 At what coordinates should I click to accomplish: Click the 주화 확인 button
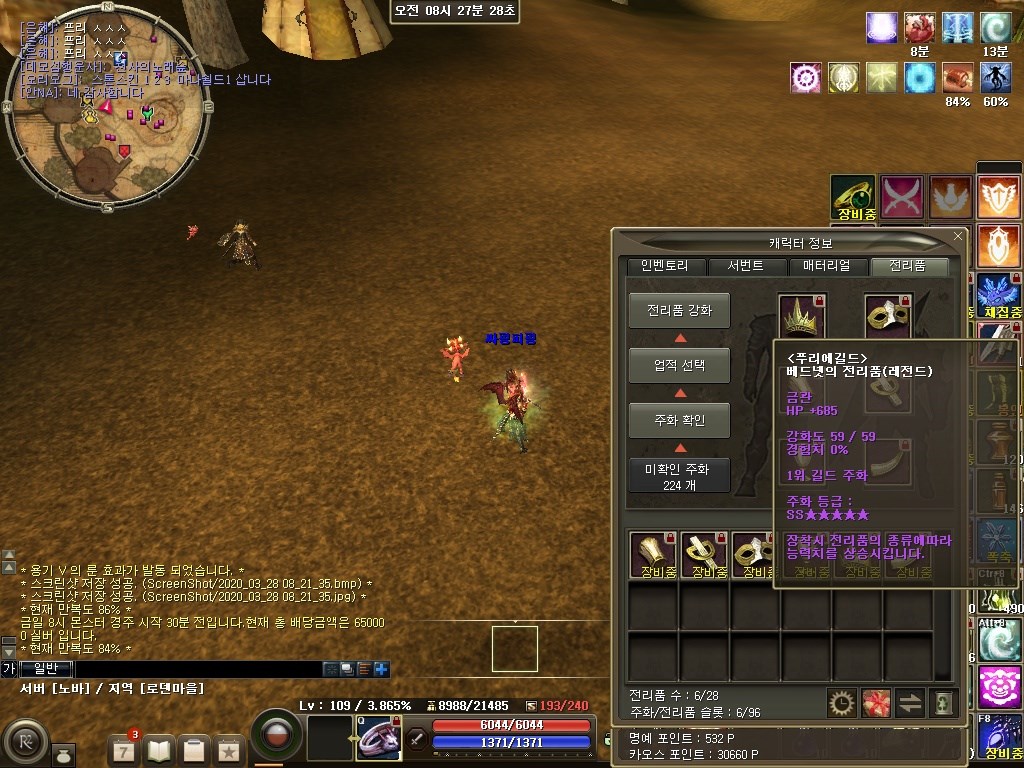point(679,420)
